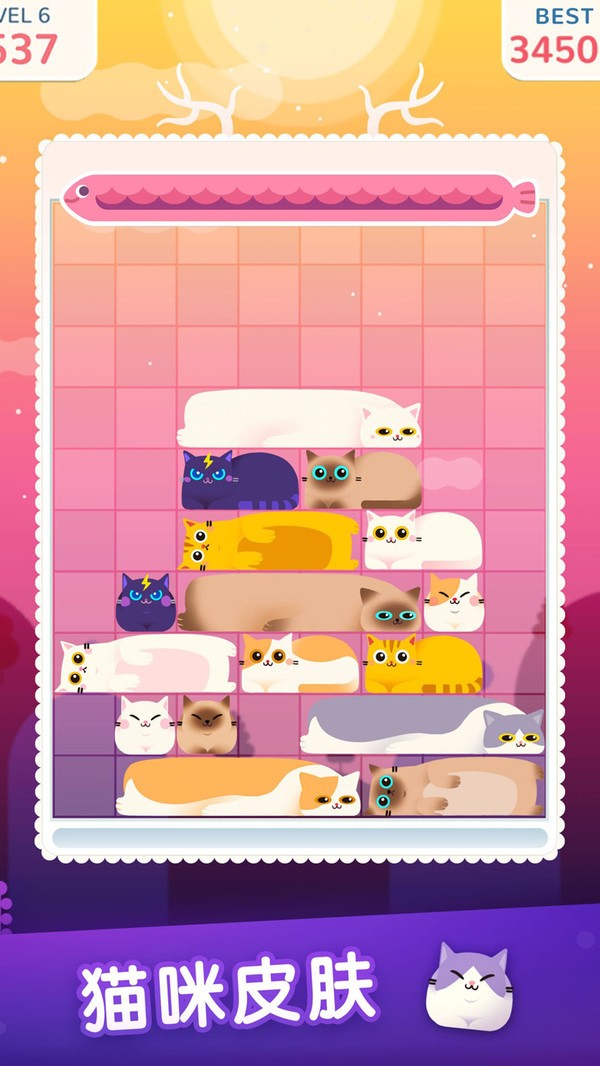Select the four-cell orange-and-white long cat
600x1066 pixels.
click(238, 787)
